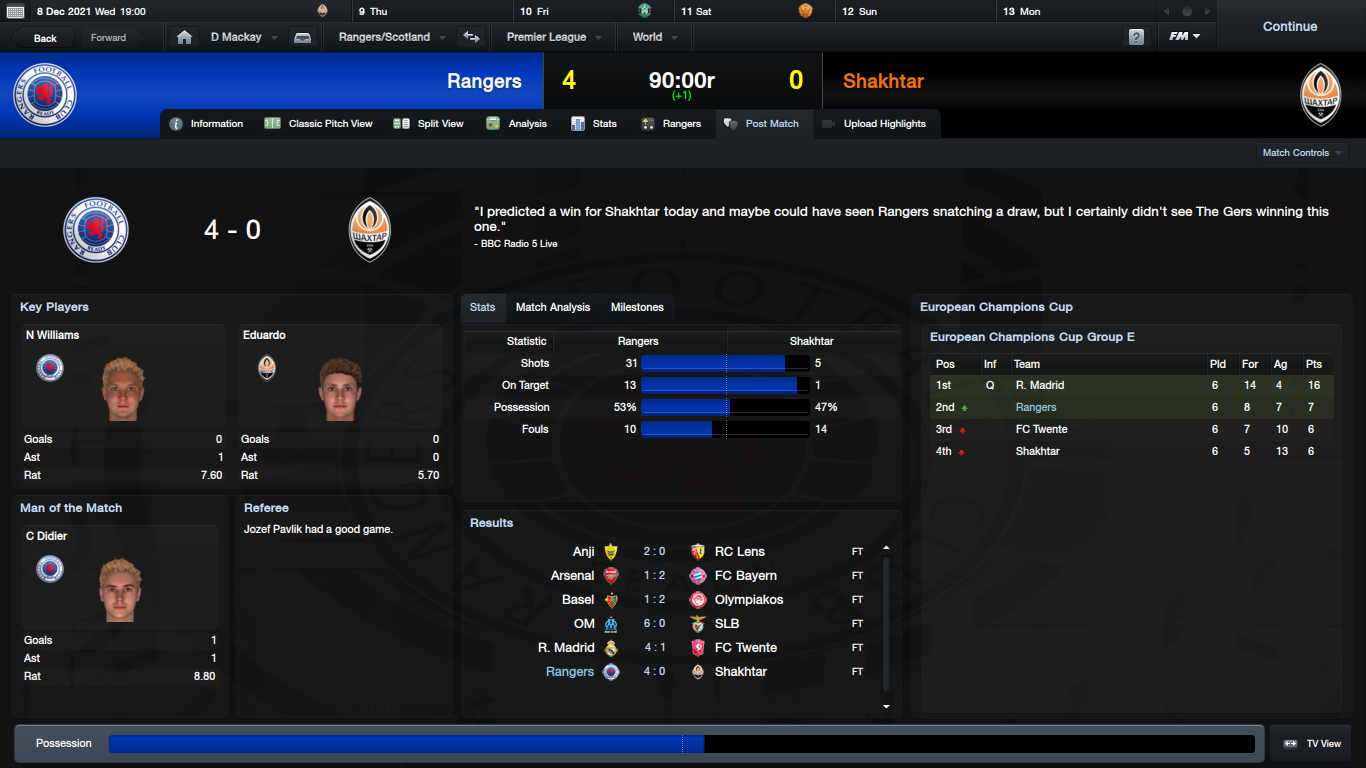Image resolution: width=1366 pixels, height=768 pixels.
Task: Select the Match Analysis sub-tab
Action: 553,307
